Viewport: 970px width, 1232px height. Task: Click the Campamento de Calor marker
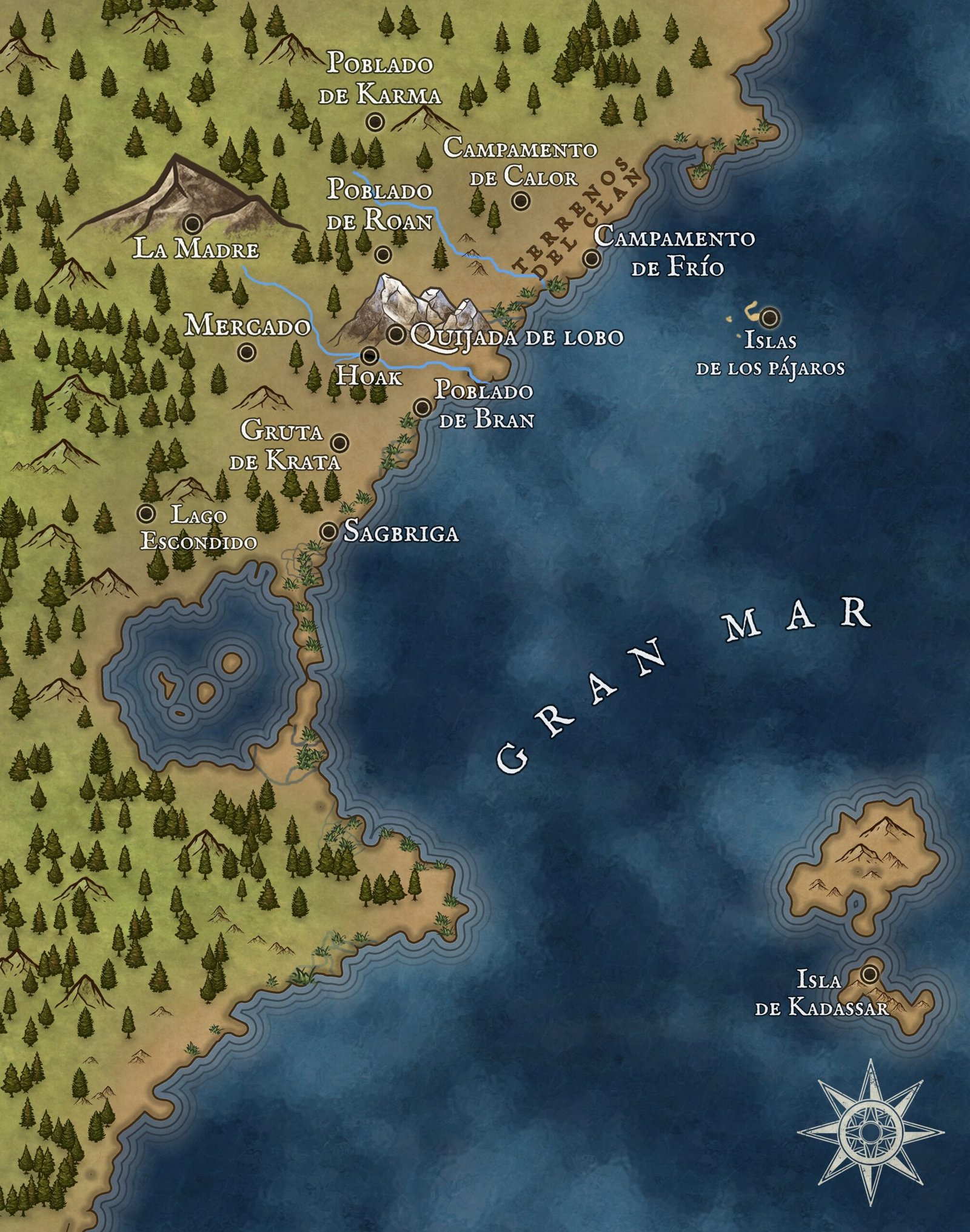coord(520,201)
